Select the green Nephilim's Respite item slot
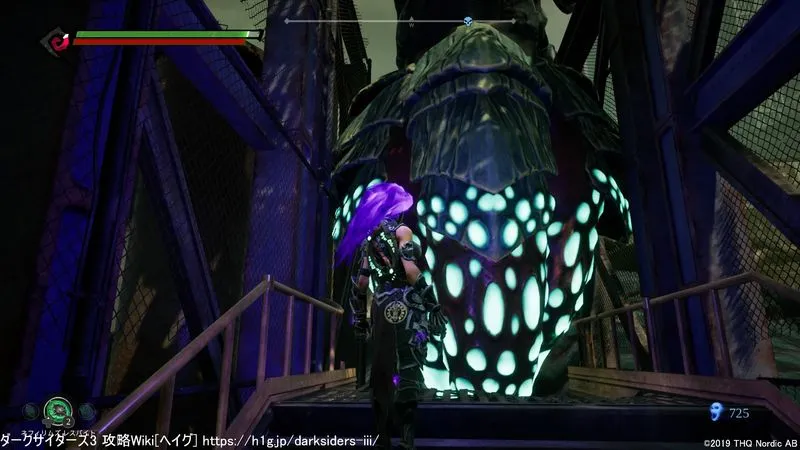The height and width of the screenshot is (450, 800). tap(56, 409)
